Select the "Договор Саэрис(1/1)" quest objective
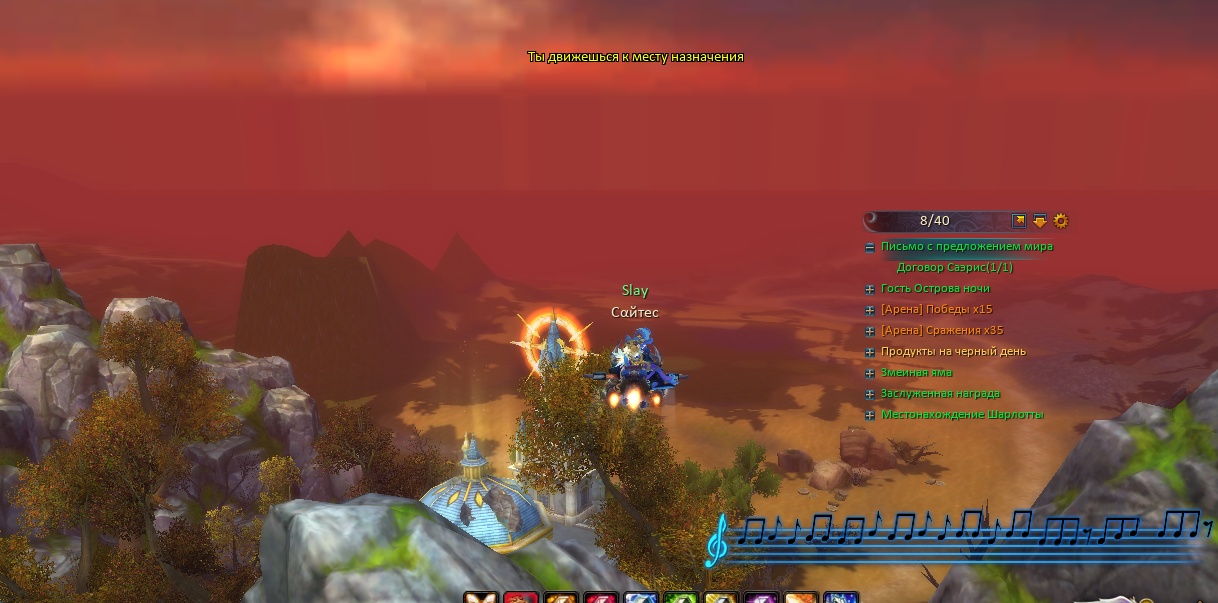1218x603 pixels. coord(954,268)
